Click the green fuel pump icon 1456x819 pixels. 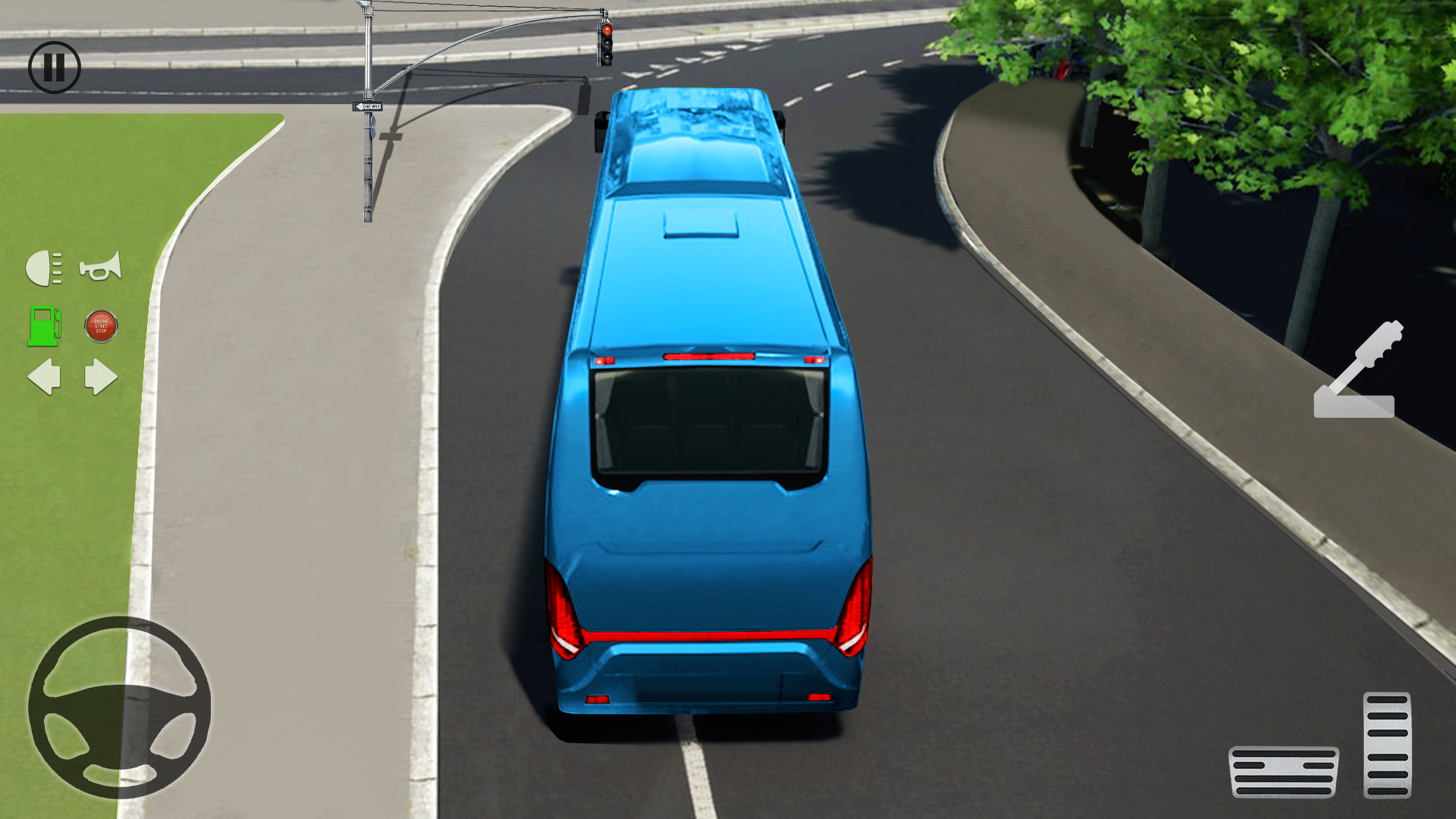45,328
